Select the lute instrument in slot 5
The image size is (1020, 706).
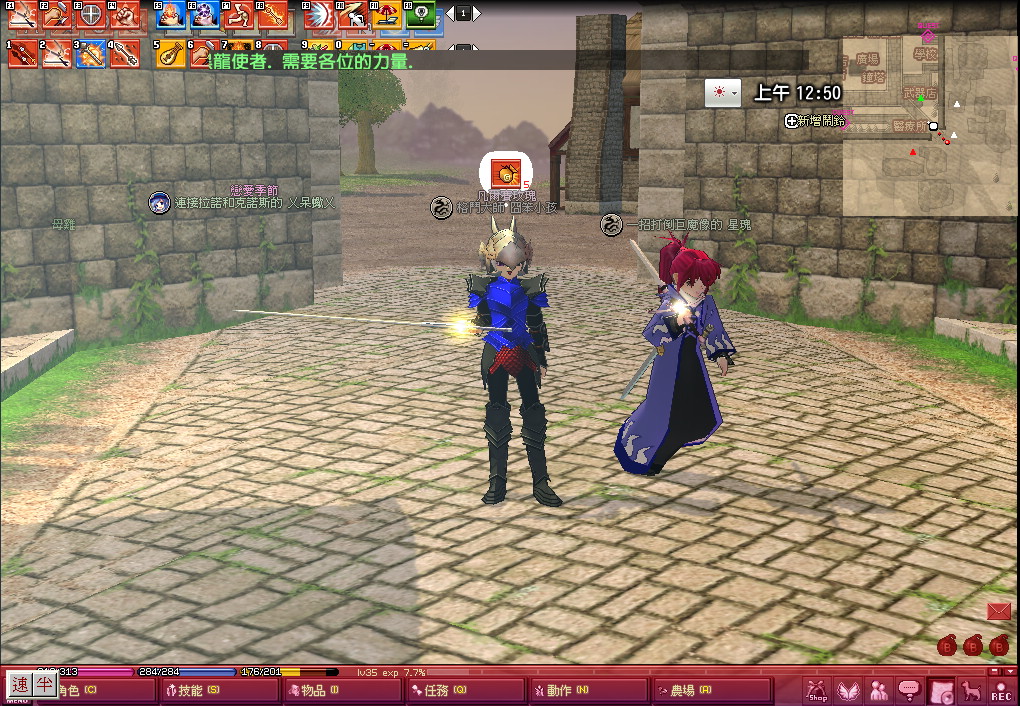(171, 53)
